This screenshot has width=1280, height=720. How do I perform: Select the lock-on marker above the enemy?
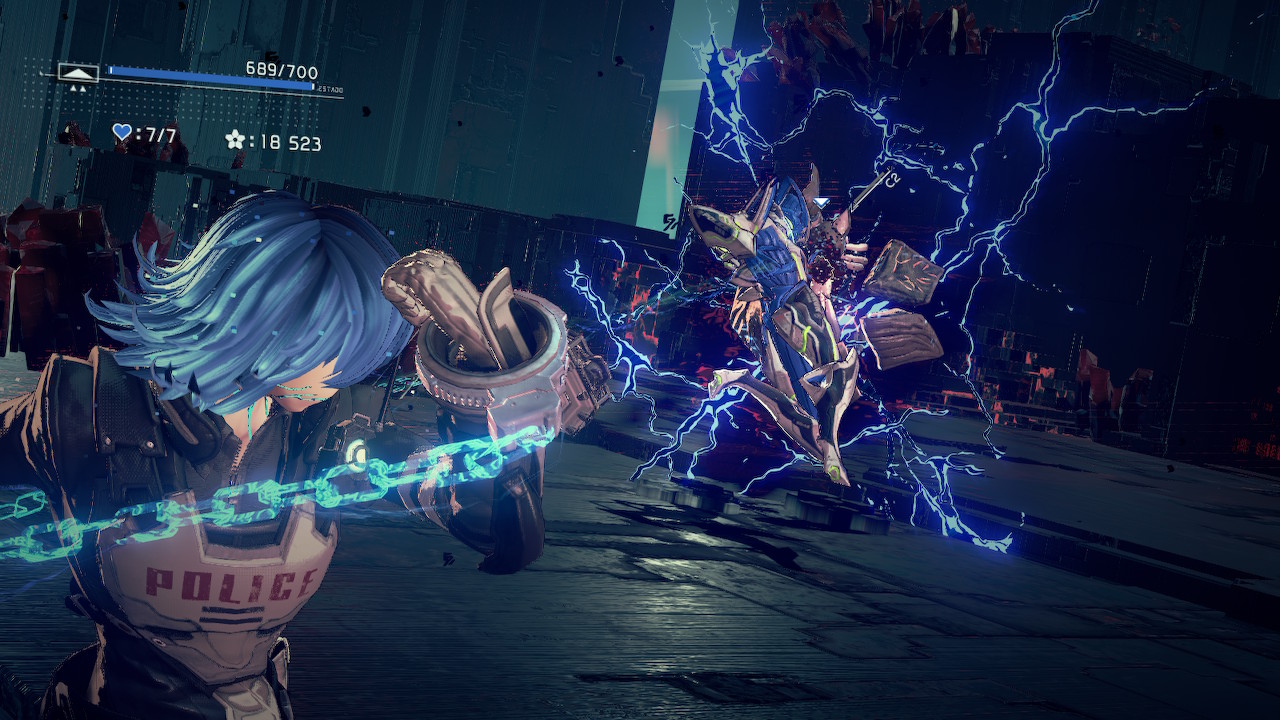point(821,202)
